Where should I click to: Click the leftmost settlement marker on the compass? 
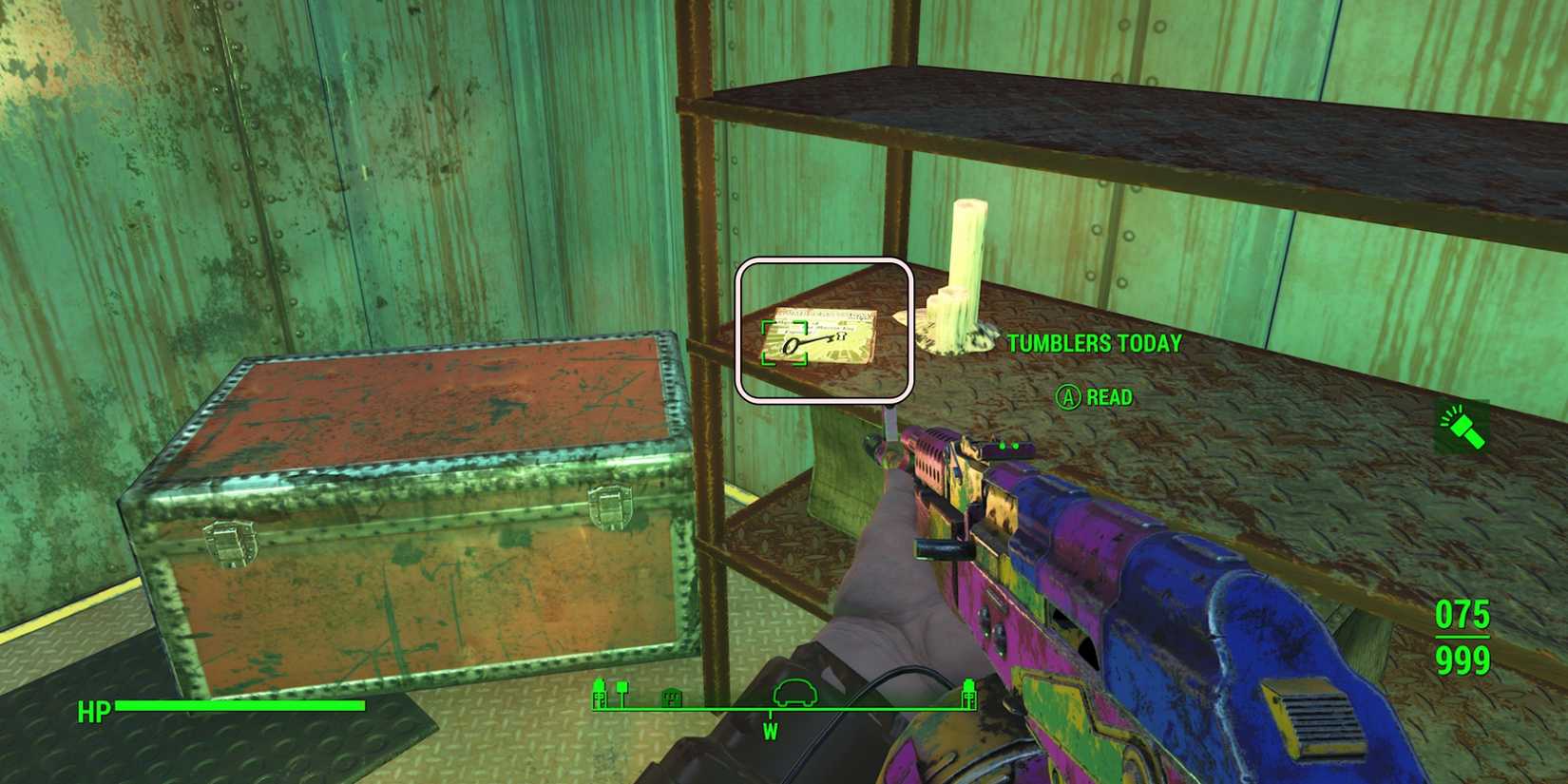[600, 692]
